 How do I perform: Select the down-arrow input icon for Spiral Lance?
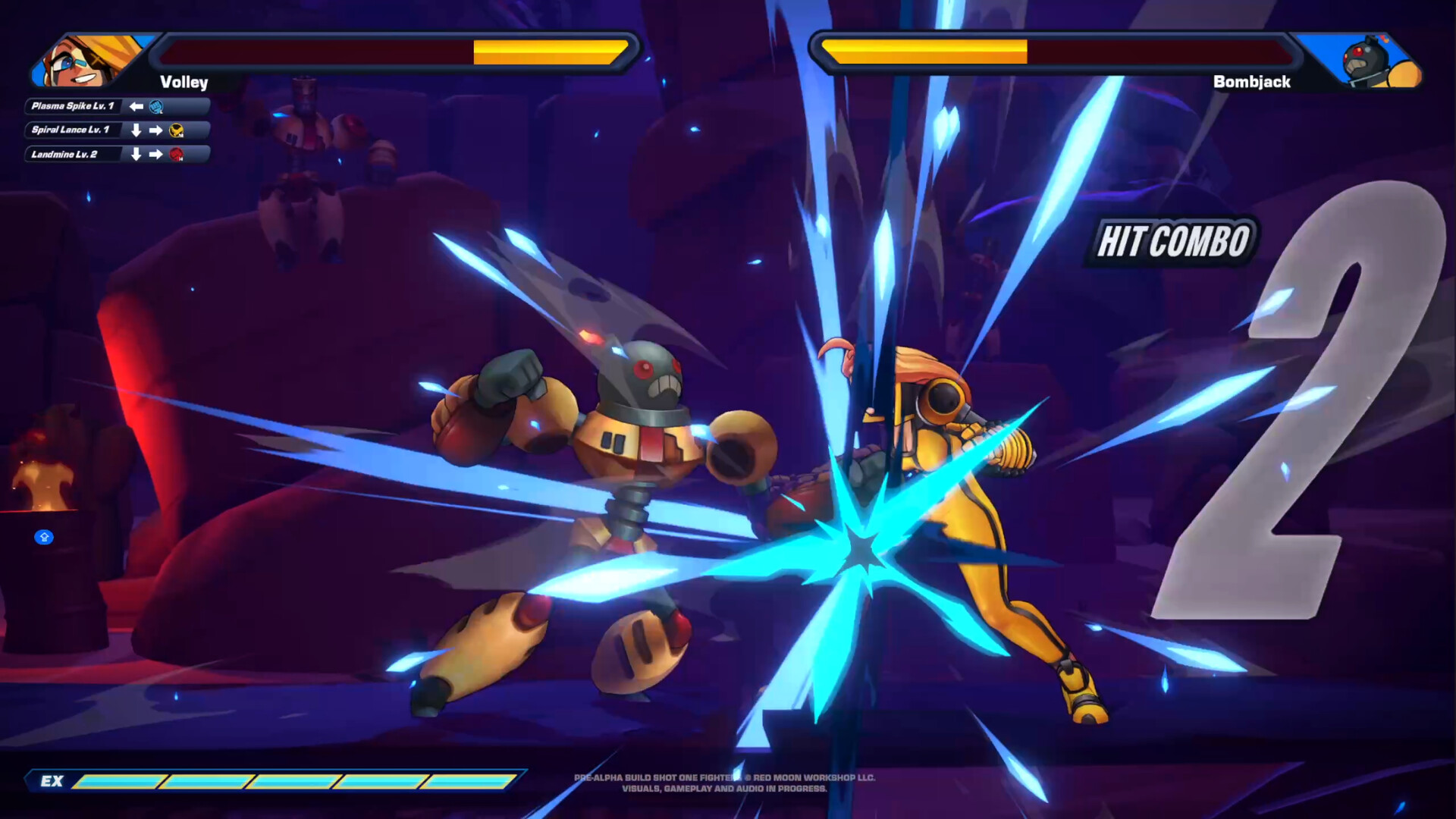(x=136, y=130)
